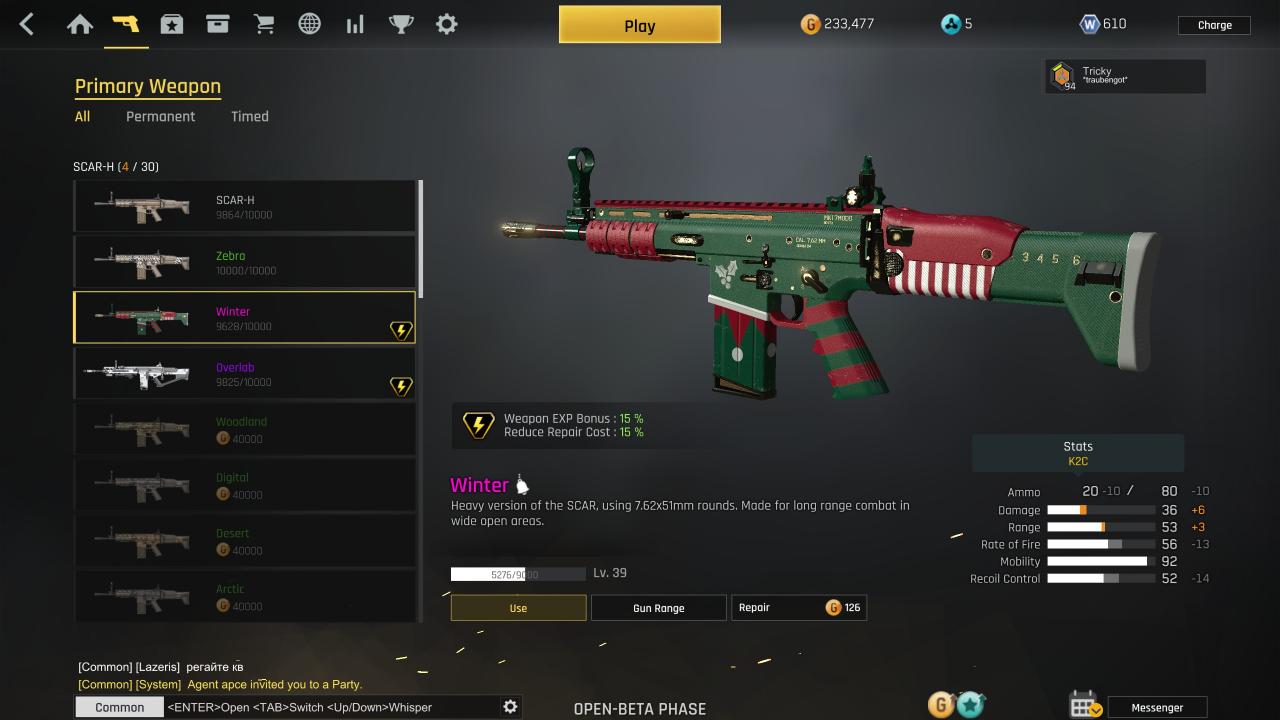Equip the Winter skin with Use

point(518,608)
